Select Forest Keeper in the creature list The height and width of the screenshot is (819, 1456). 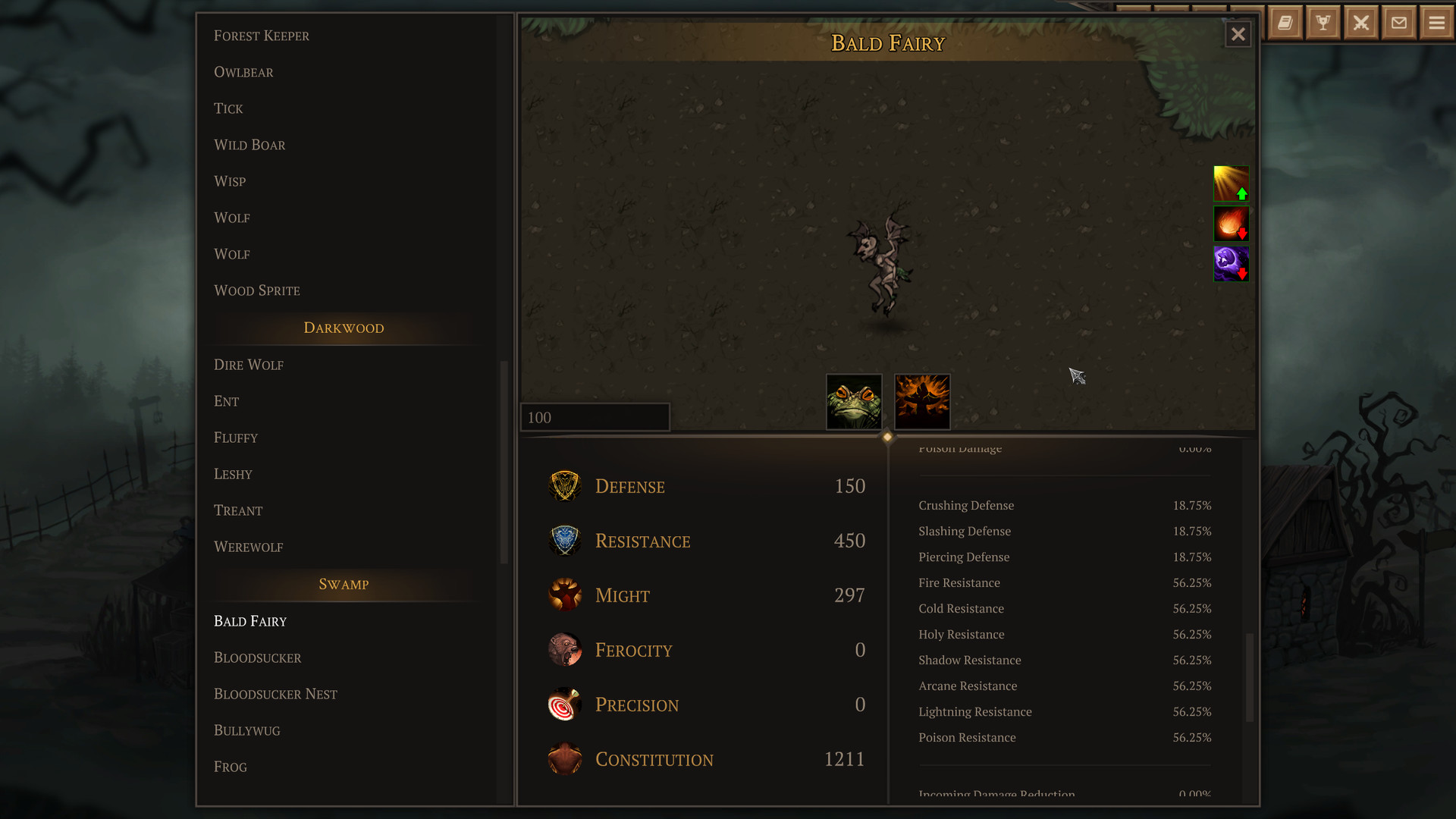coord(262,36)
